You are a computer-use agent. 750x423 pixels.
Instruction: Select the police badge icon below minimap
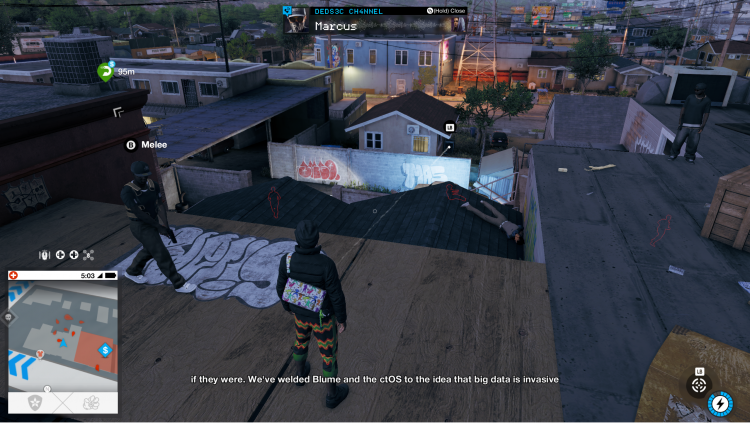35,402
